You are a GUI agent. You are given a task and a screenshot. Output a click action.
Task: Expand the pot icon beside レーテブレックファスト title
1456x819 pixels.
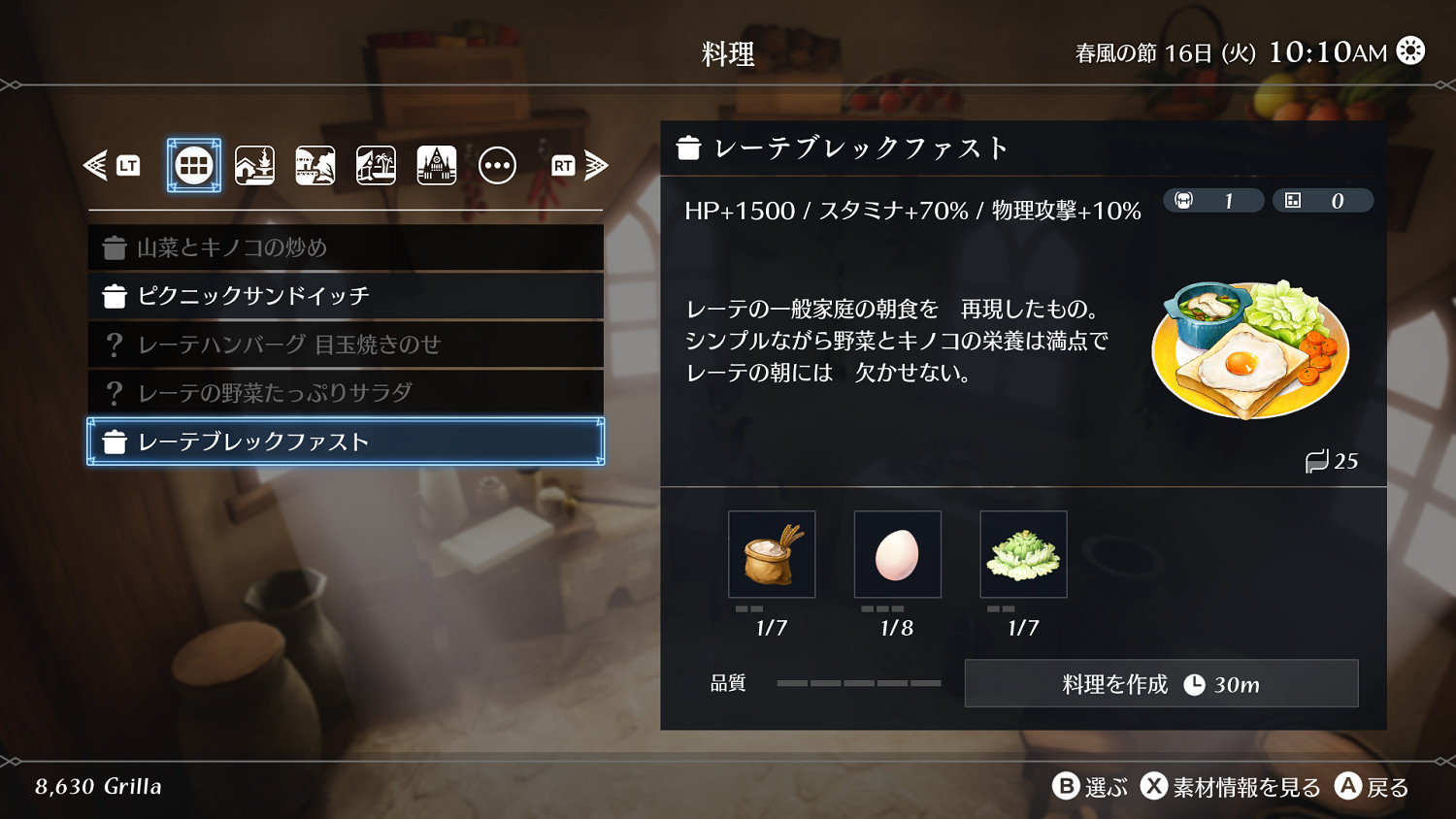[x=690, y=147]
